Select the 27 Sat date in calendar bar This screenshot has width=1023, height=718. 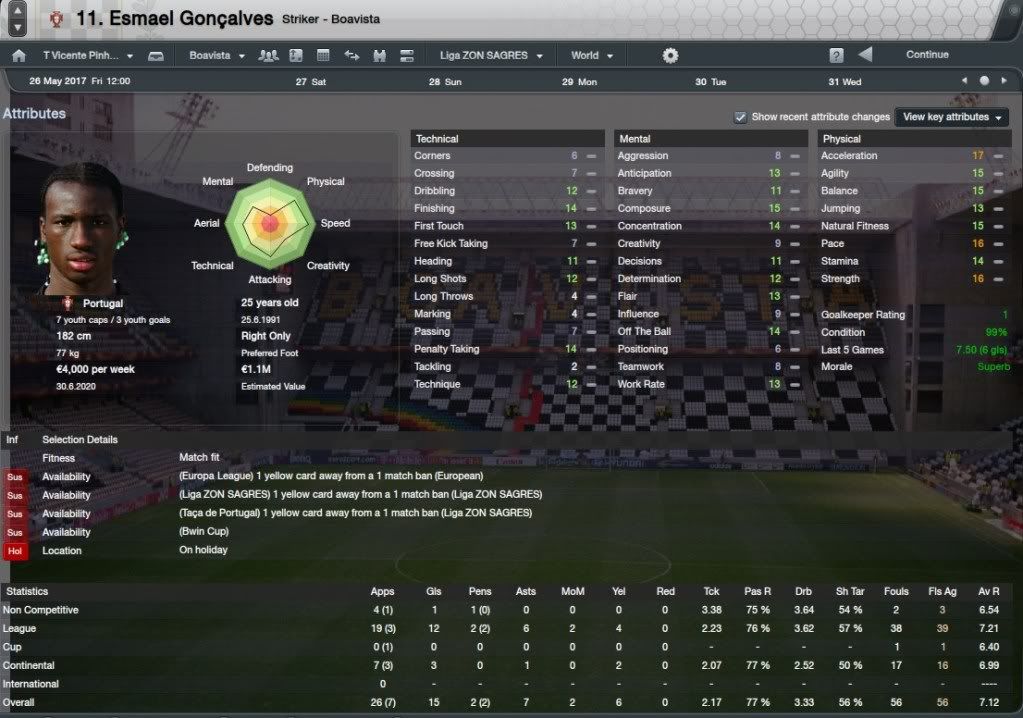(x=311, y=82)
